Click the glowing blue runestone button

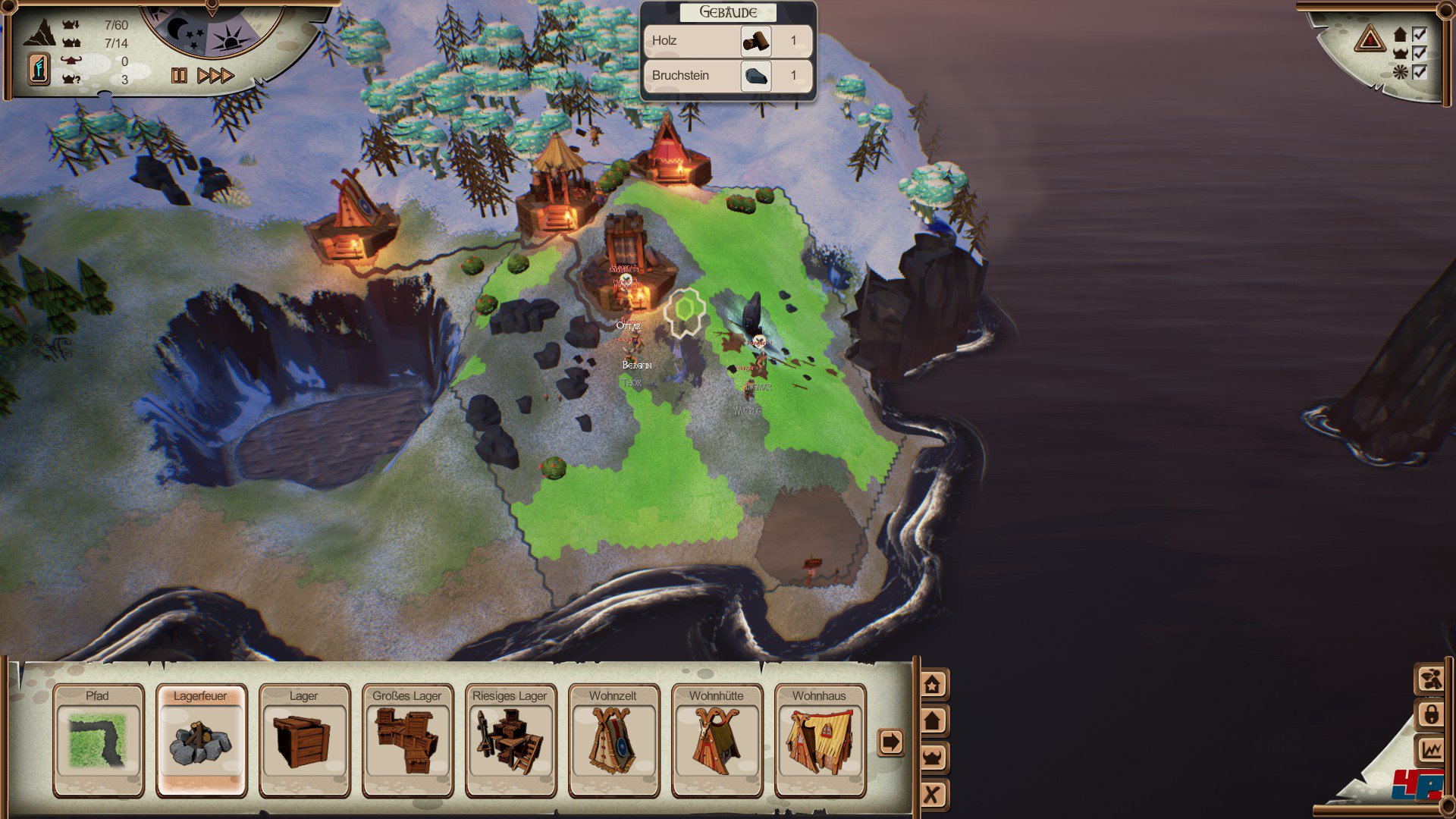[39, 69]
